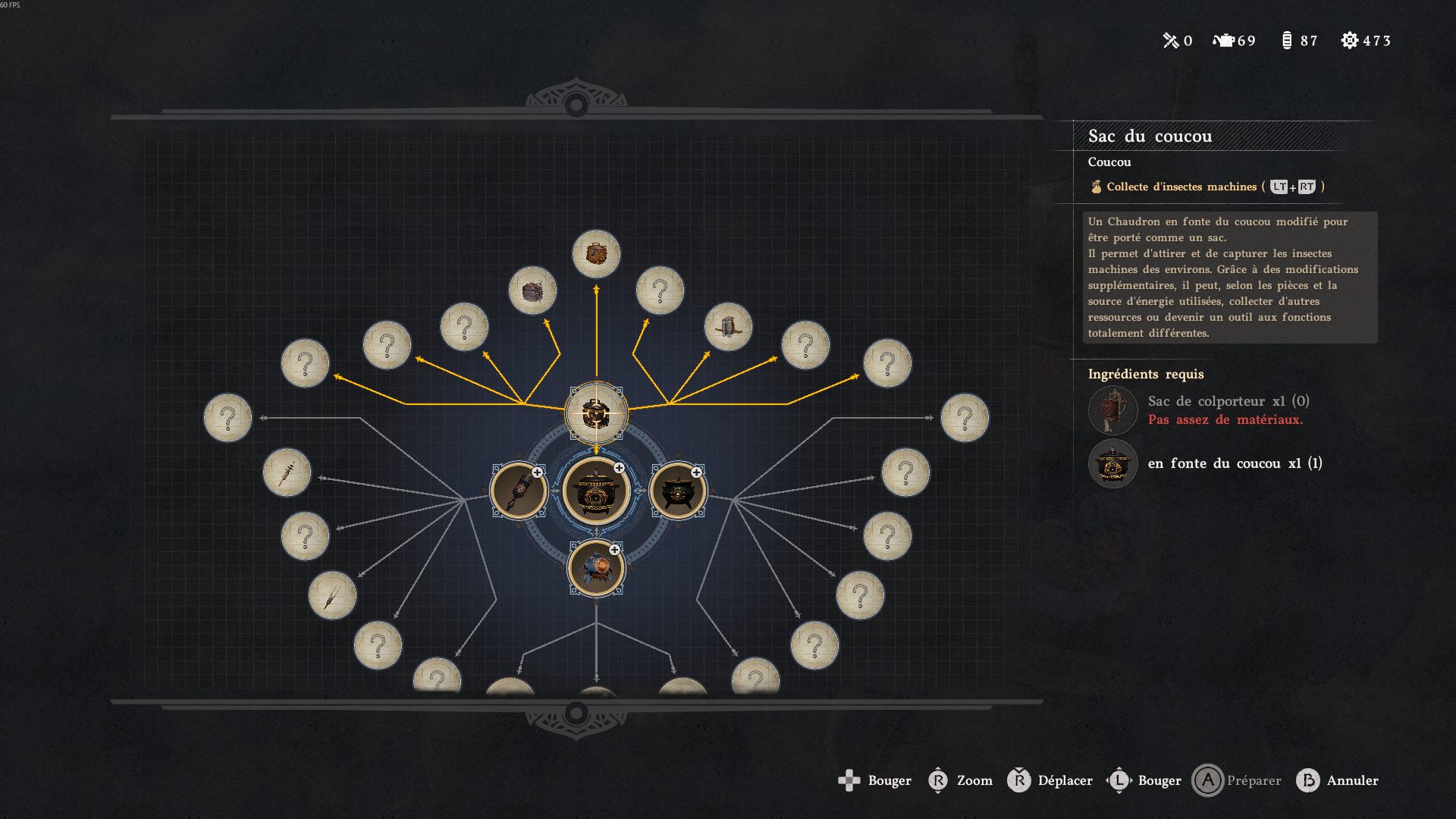Image resolution: width=1456 pixels, height=819 pixels.
Task: Inspect the Sac de colporteur ingredient icon
Action: (x=1112, y=410)
